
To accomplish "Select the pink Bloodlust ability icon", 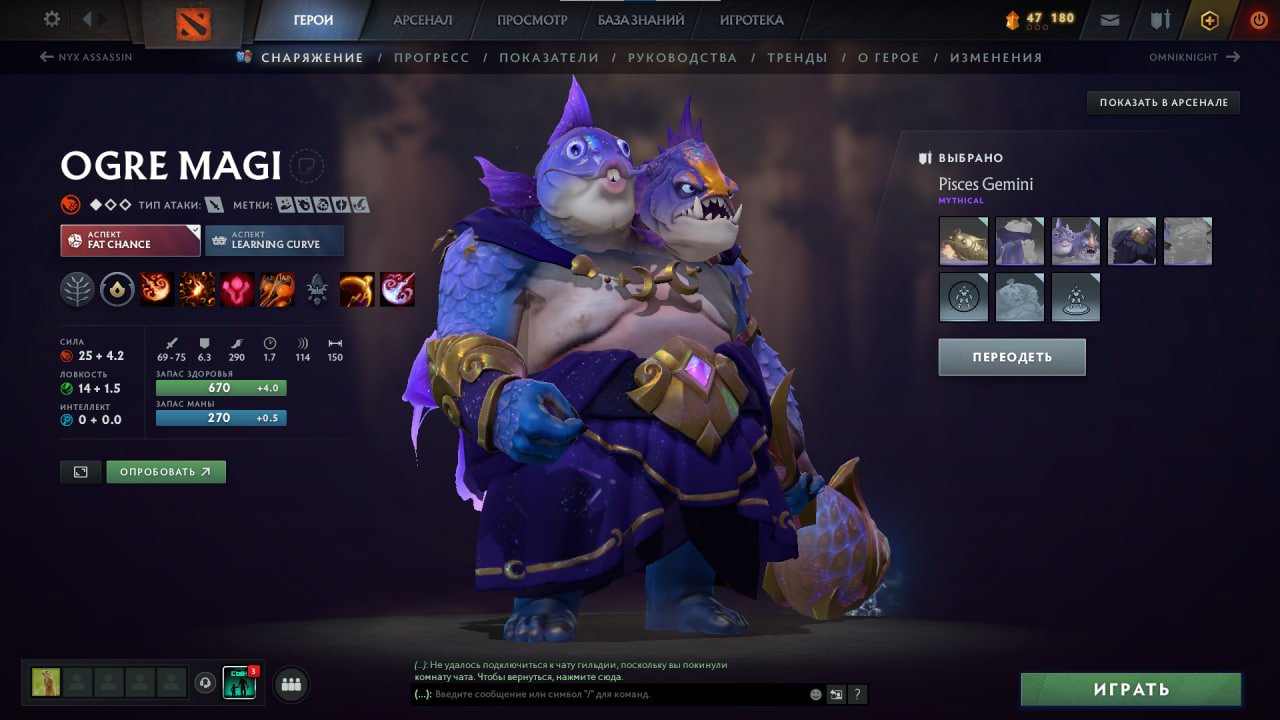I will [x=237, y=290].
